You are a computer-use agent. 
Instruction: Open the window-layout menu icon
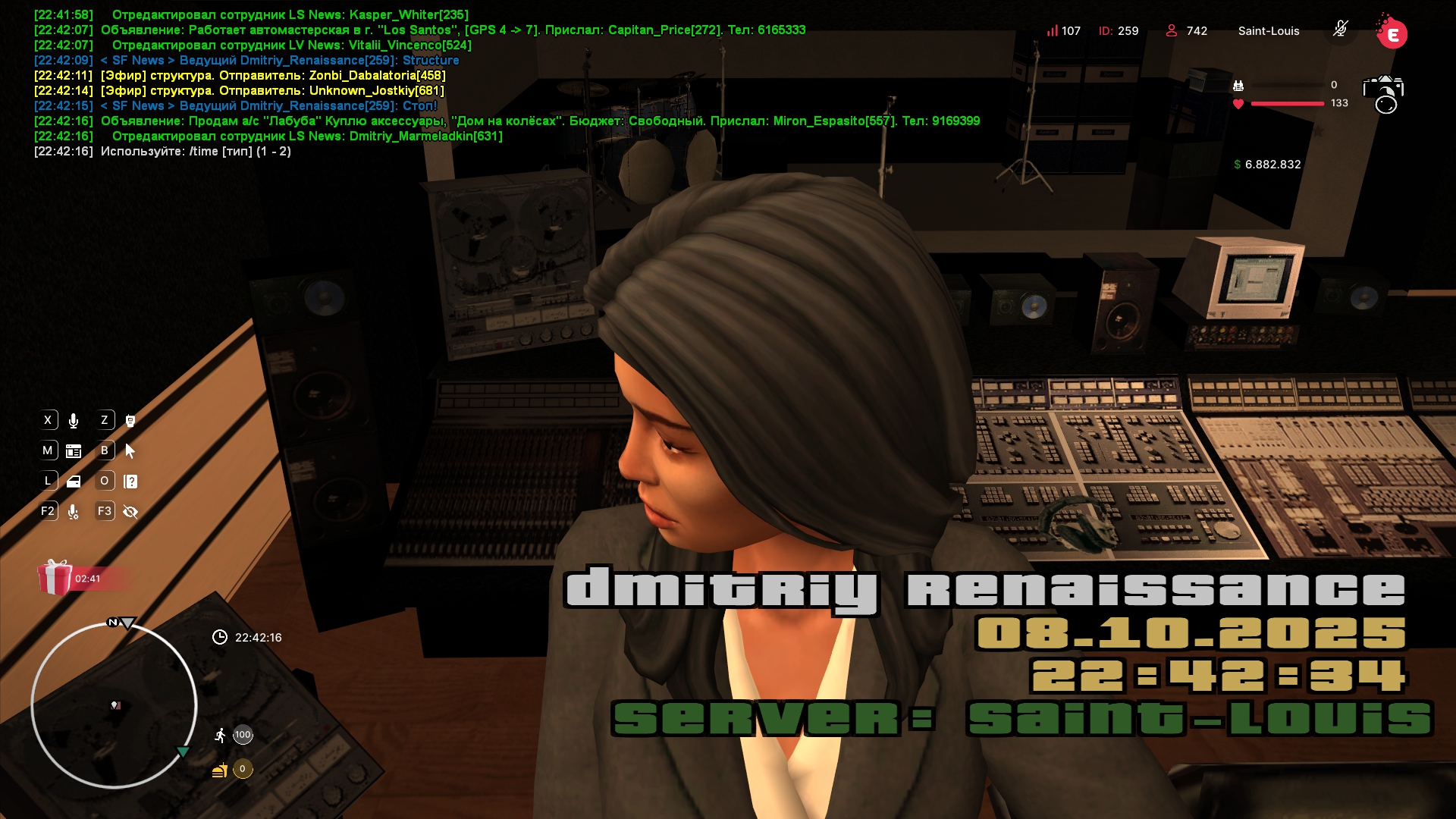pyautogui.click(x=74, y=451)
